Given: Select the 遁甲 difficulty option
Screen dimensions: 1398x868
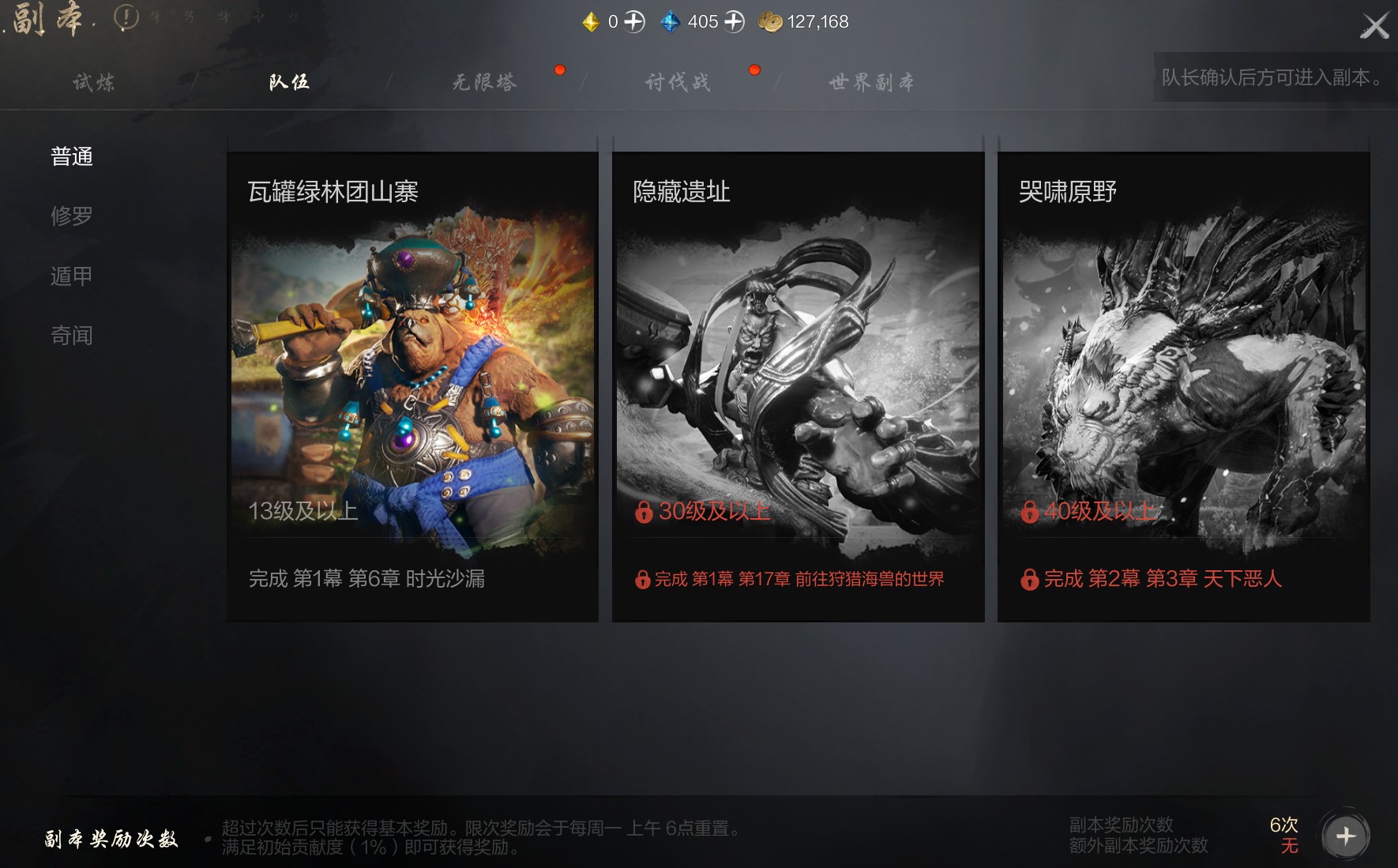Looking at the screenshot, I should (72, 275).
